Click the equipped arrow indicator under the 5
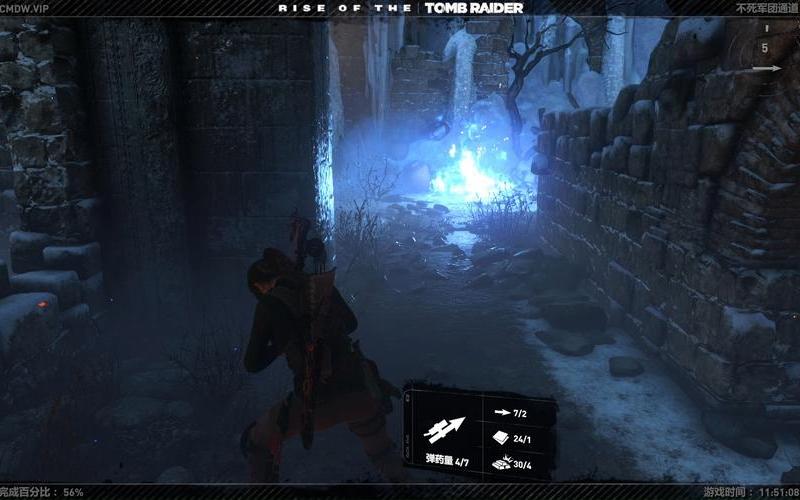The height and width of the screenshot is (500, 800). (767, 69)
